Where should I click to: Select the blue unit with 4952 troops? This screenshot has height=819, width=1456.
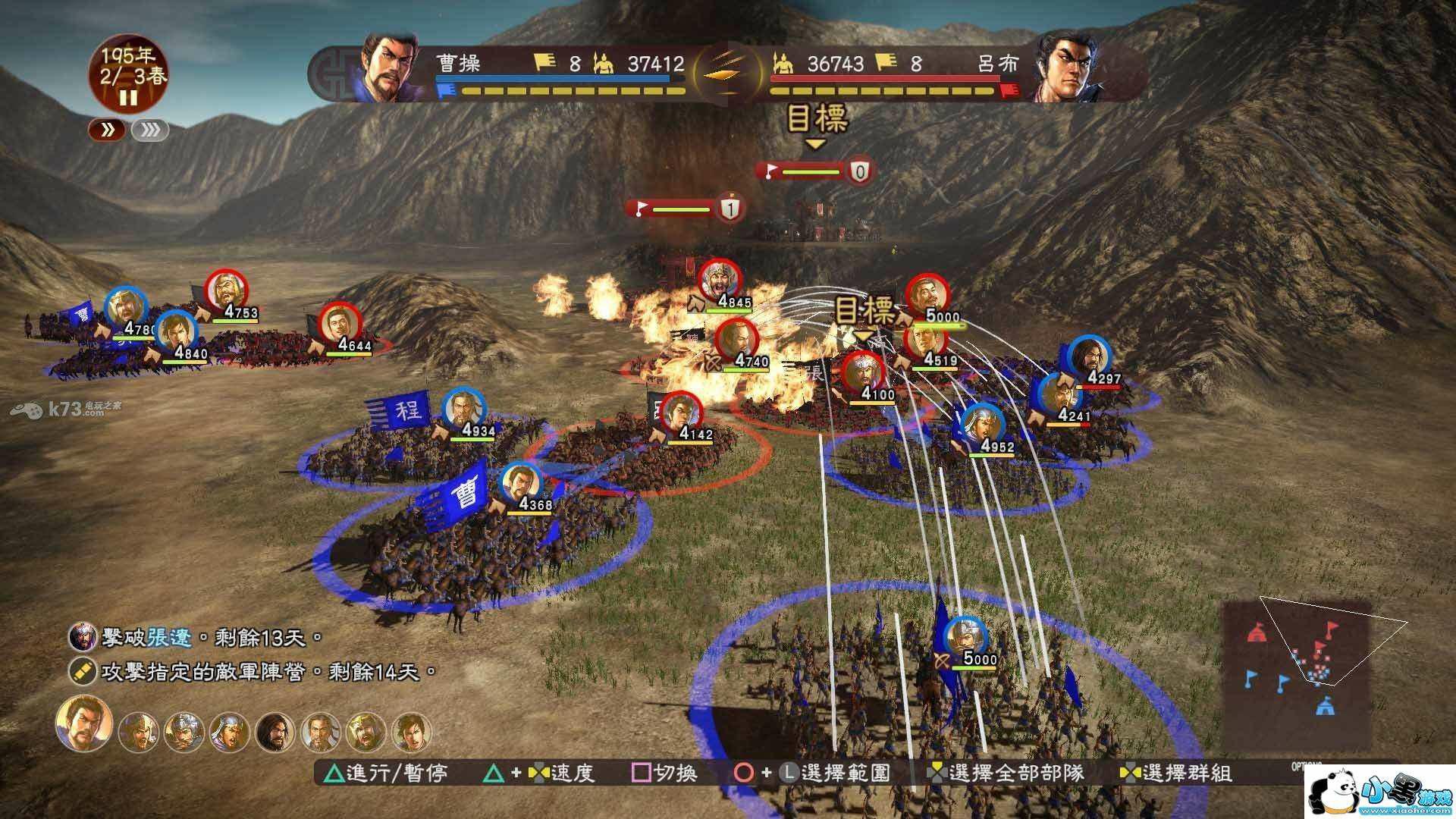pos(983,425)
